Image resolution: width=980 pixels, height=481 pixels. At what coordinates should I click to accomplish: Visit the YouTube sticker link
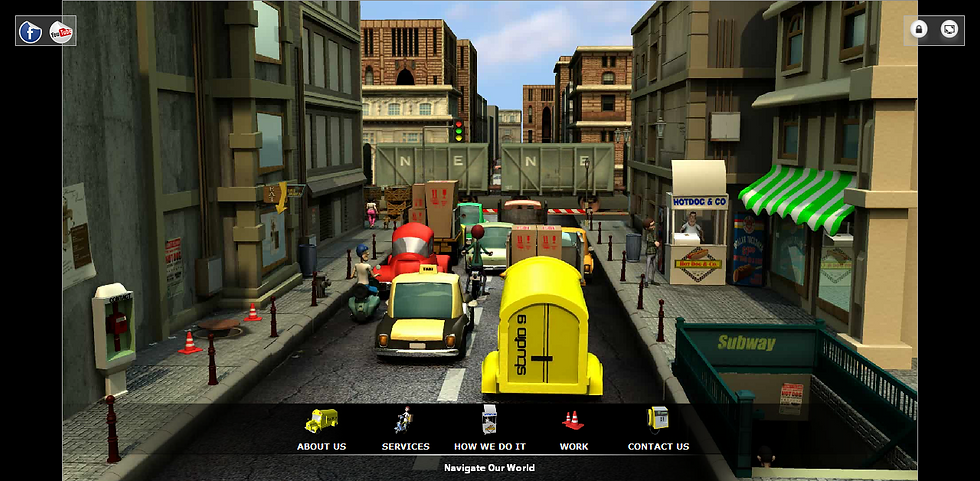tap(61, 32)
